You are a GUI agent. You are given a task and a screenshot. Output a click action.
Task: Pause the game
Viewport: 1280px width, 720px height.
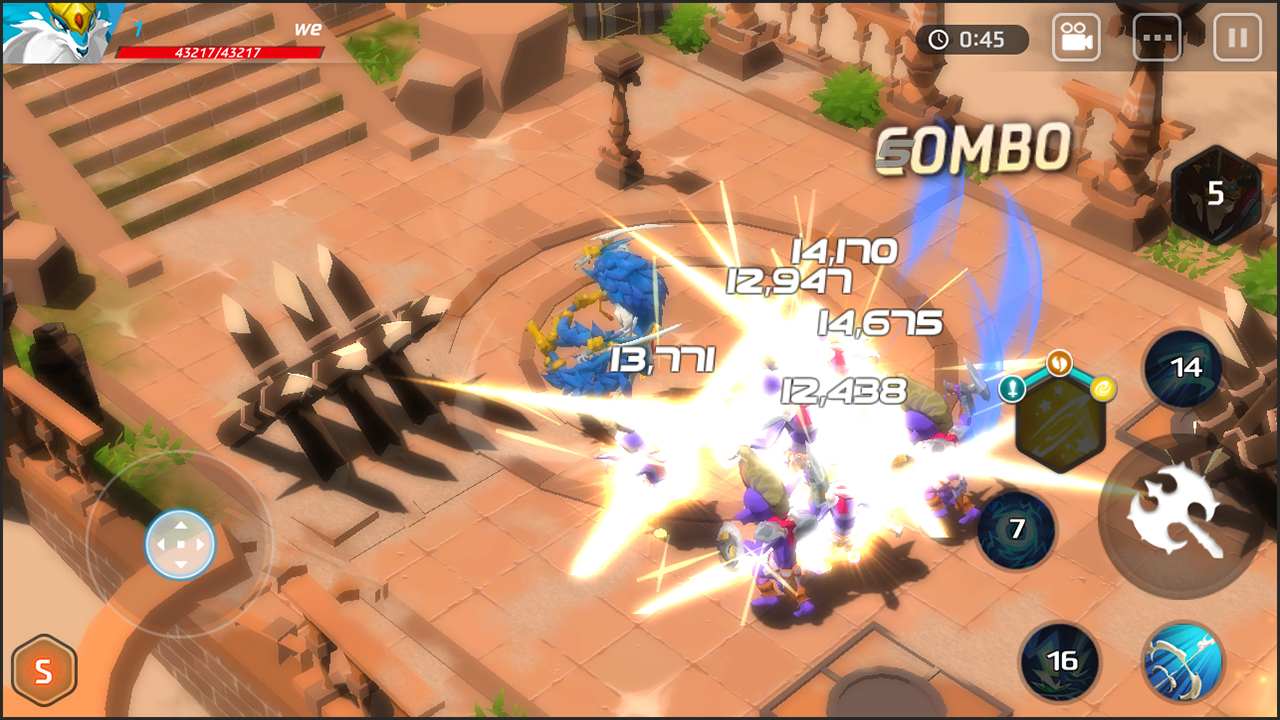(x=1238, y=37)
